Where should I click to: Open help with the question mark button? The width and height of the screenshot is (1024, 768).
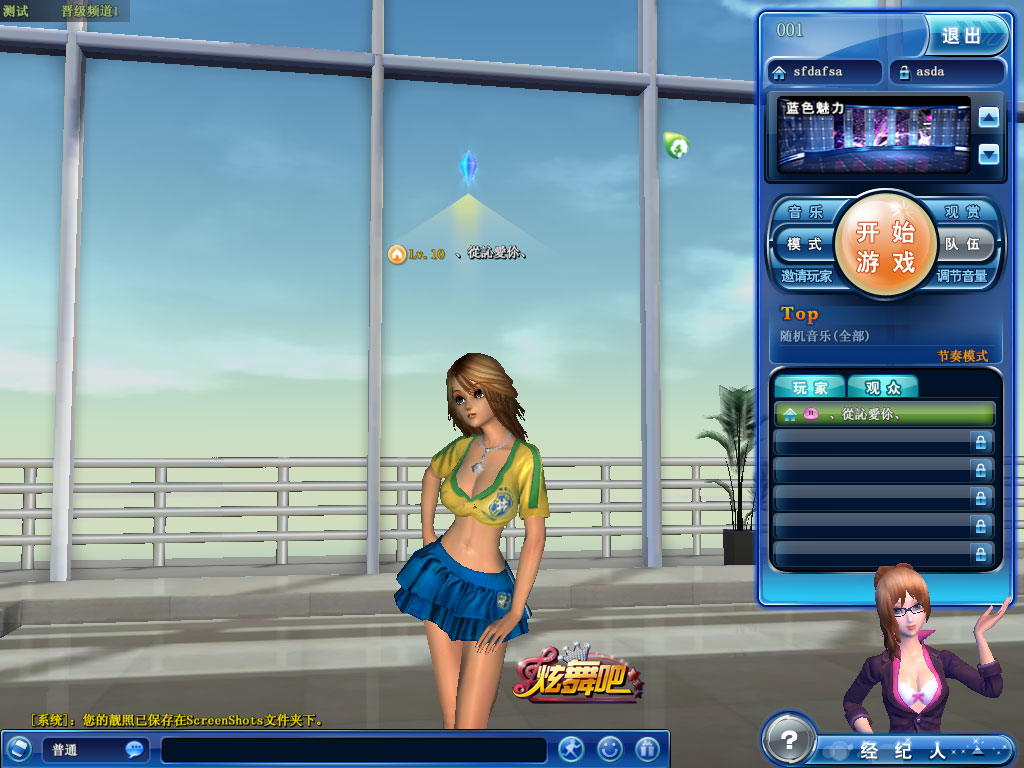[x=790, y=741]
